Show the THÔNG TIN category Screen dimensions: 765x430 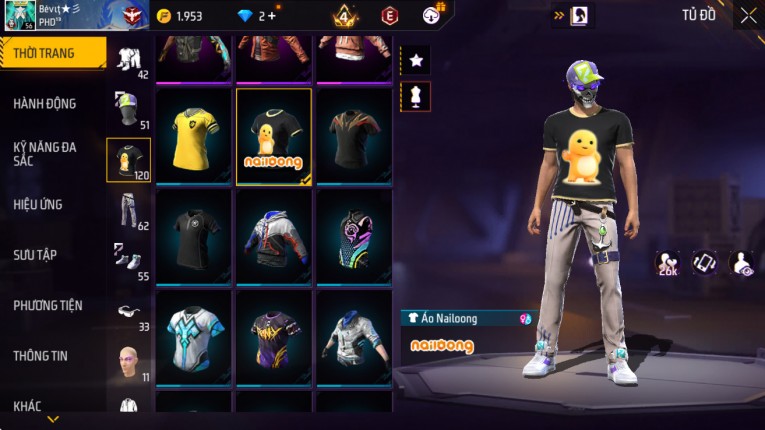[40, 355]
